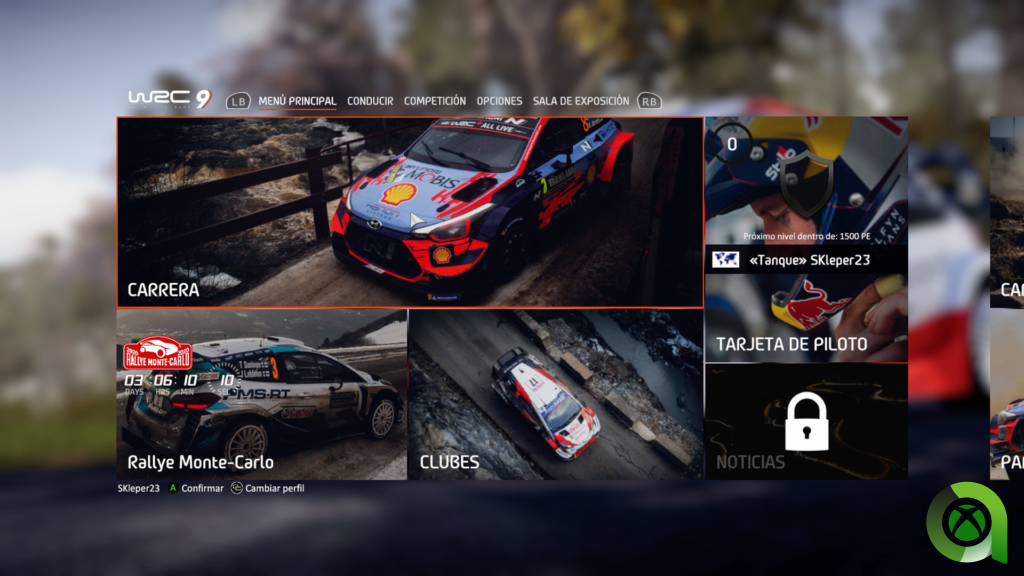Open the Conducir tab
Image resolution: width=1024 pixels, height=576 pixels.
[x=370, y=101]
